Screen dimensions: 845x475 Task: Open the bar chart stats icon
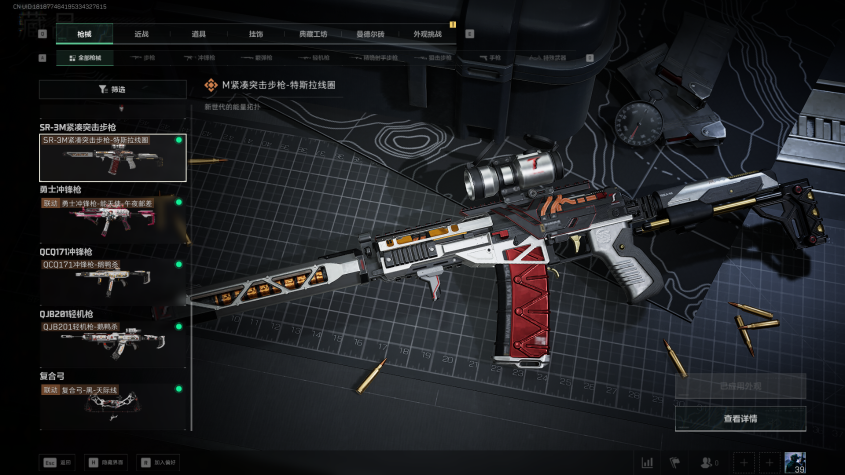coord(647,462)
